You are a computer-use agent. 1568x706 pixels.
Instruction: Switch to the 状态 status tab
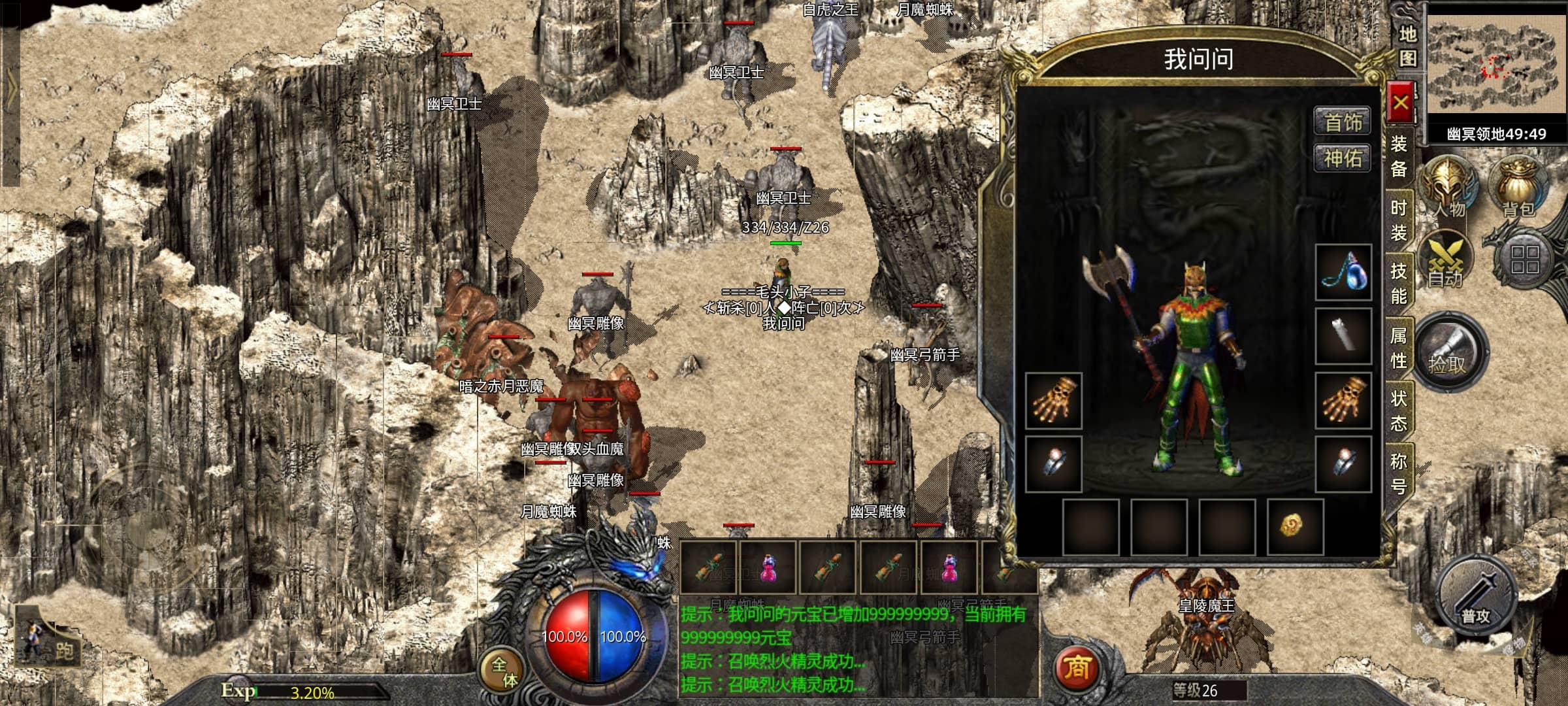[1399, 411]
